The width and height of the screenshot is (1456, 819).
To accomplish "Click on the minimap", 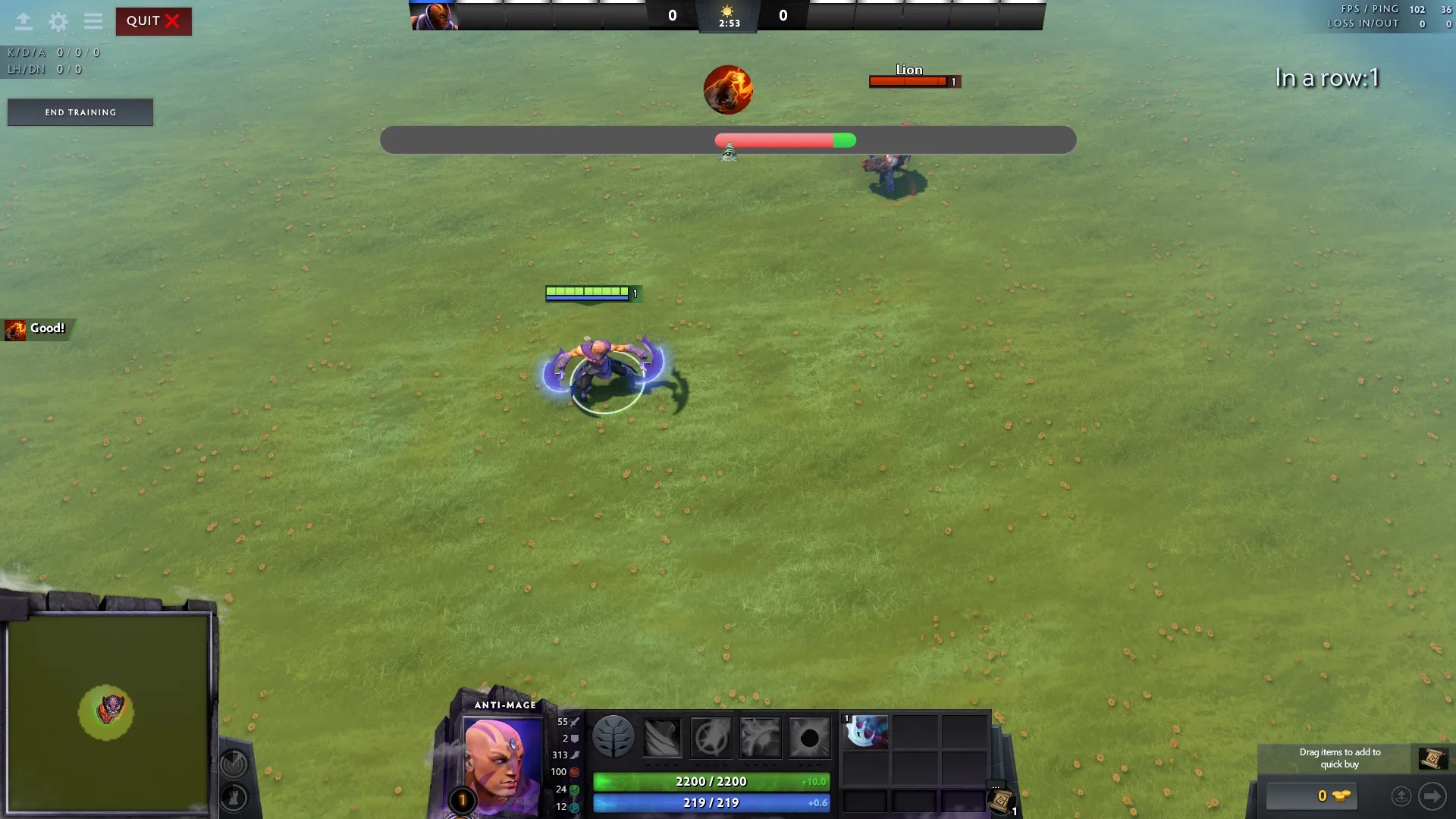I will coord(108,713).
